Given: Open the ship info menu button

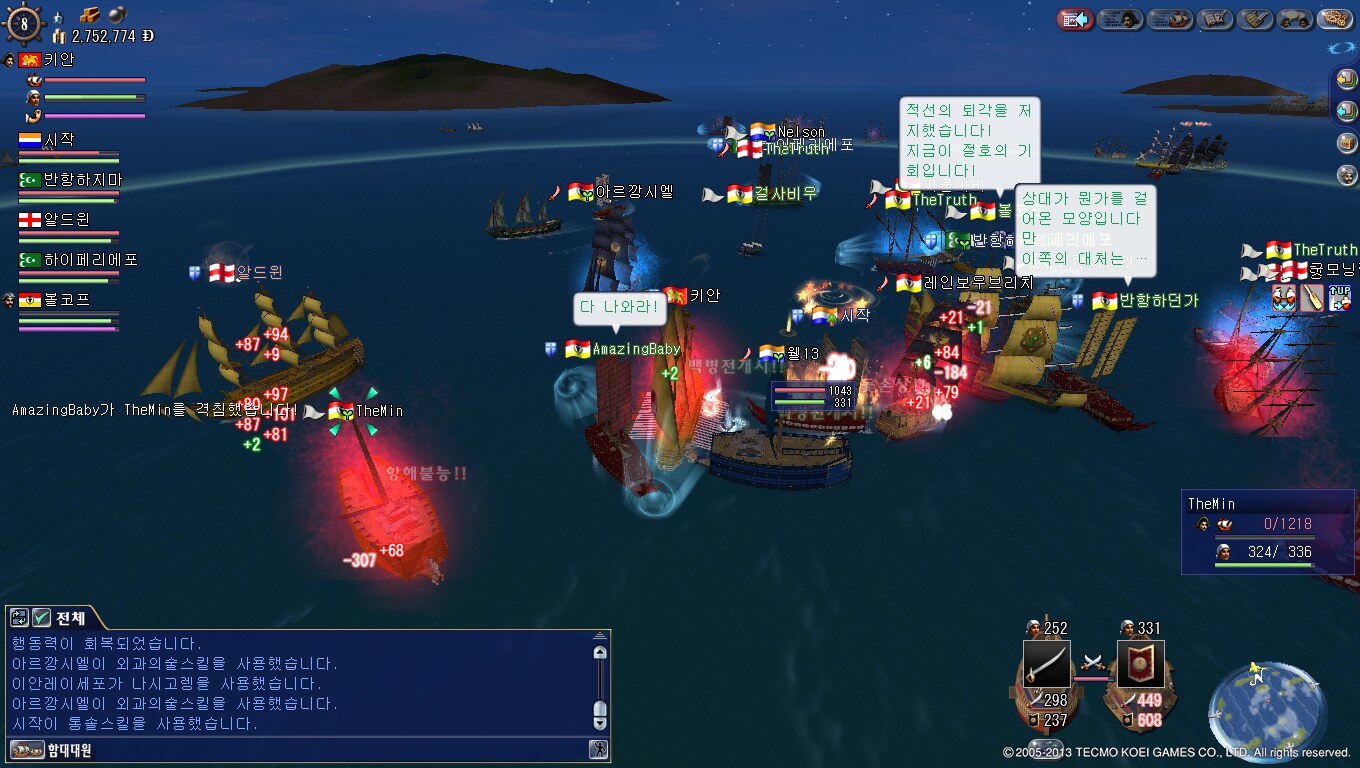Looking at the screenshot, I should click(x=1169, y=19).
